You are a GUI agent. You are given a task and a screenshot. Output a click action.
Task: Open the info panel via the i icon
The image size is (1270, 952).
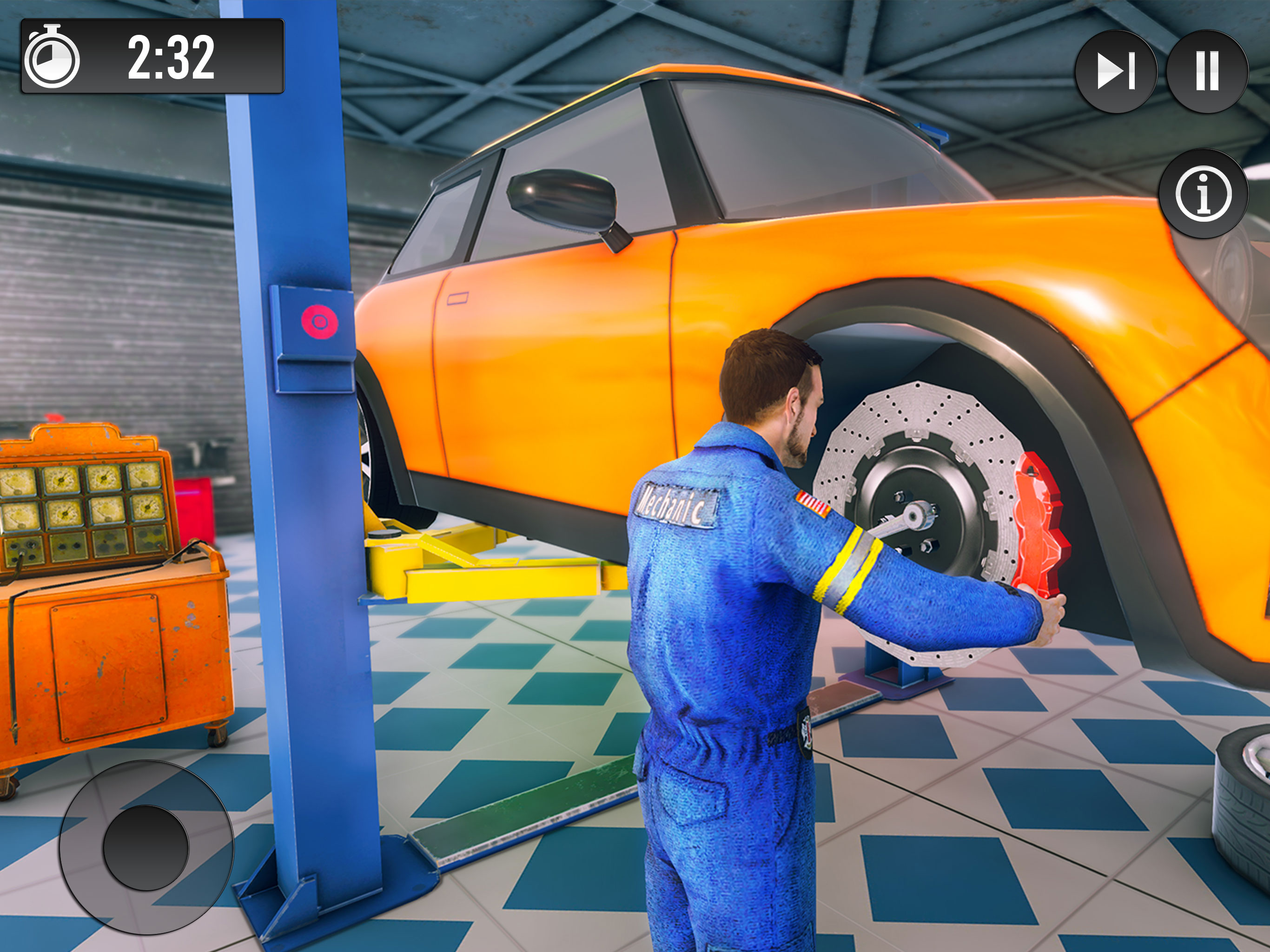click(1204, 193)
